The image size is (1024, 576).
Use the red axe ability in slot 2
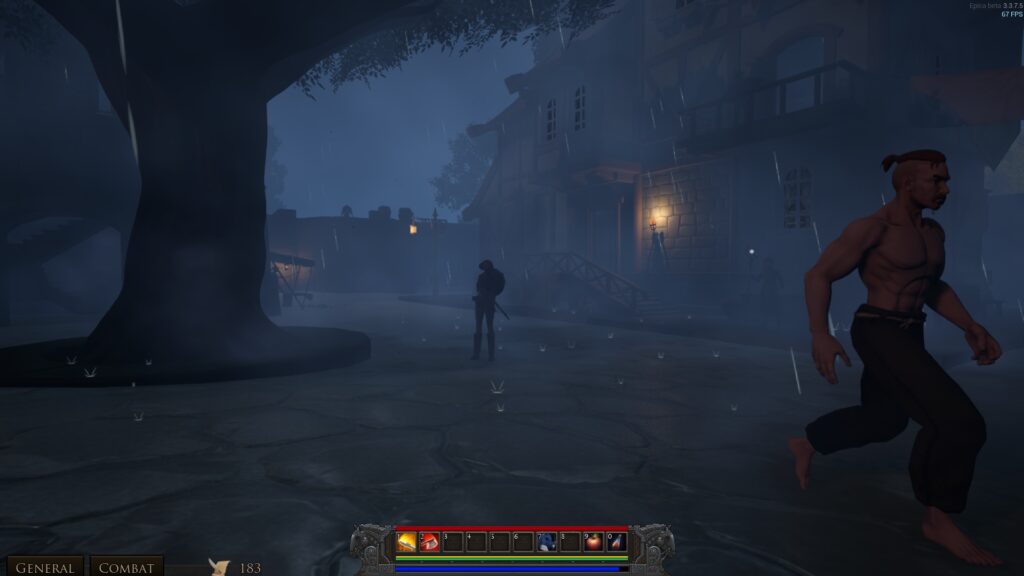[430, 542]
